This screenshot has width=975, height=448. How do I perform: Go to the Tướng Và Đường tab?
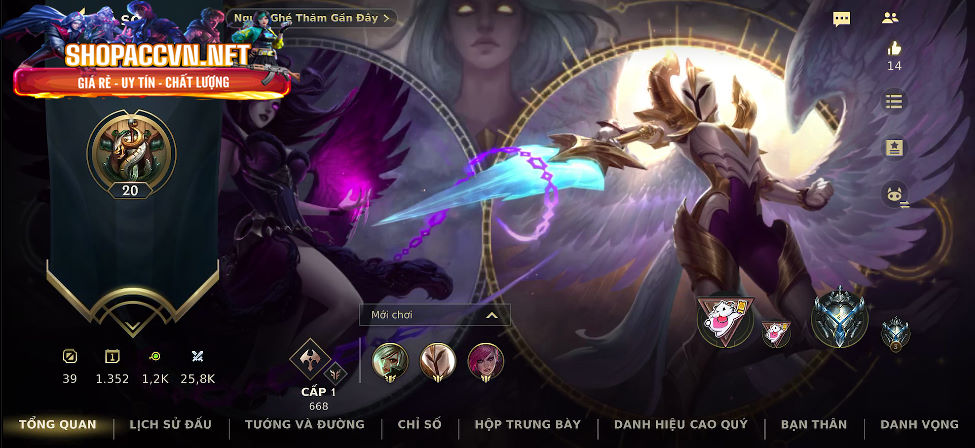tap(305, 425)
